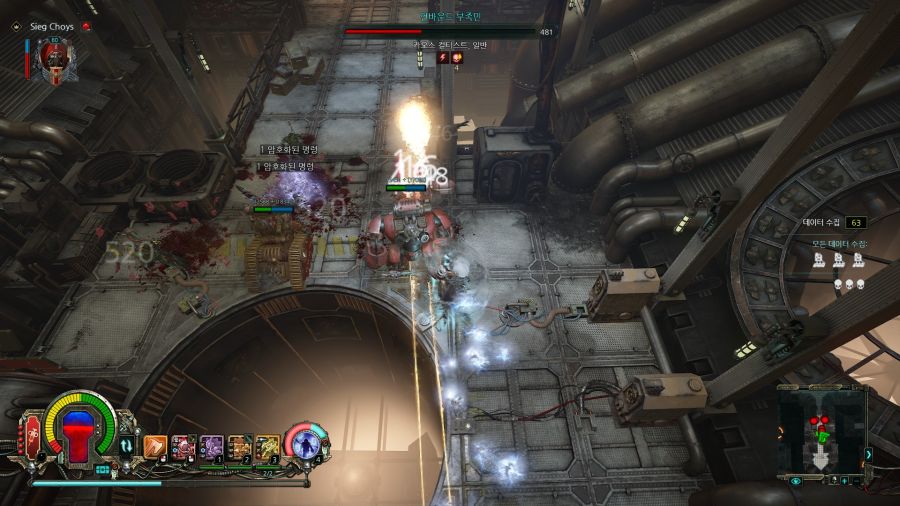
Task: Toggle the weapon swap arrows button
Action: tap(127, 446)
